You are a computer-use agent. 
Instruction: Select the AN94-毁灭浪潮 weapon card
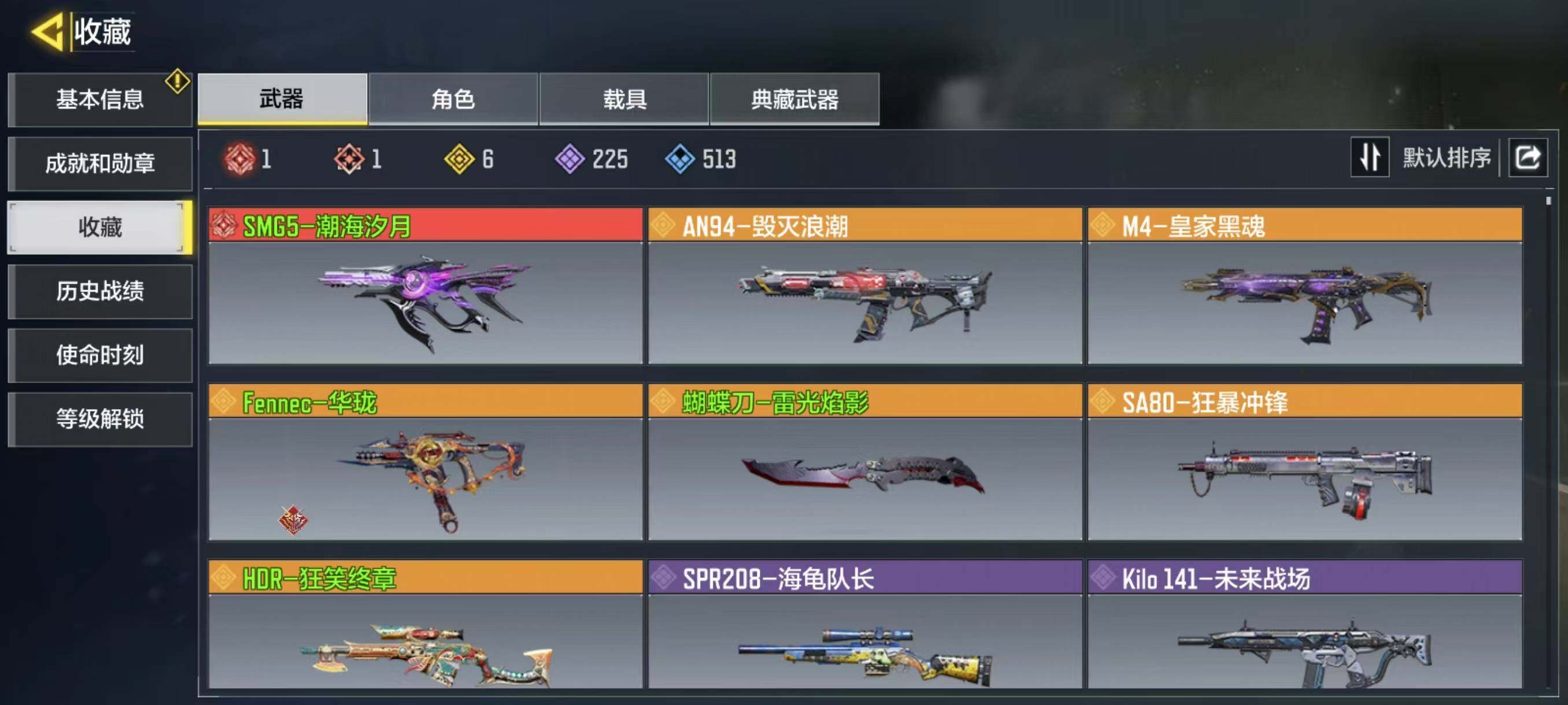tap(864, 286)
